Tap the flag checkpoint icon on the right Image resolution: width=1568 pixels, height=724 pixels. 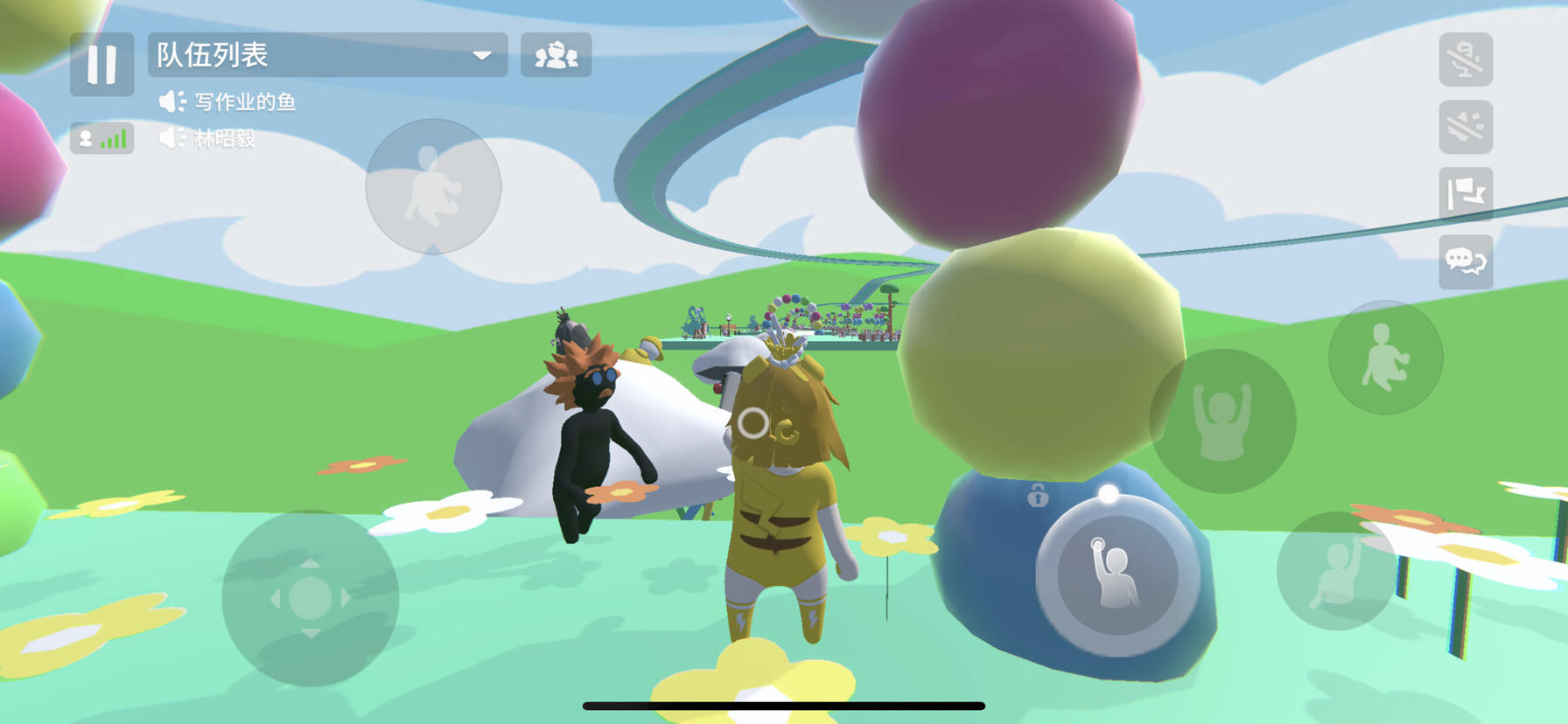coord(1466,196)
